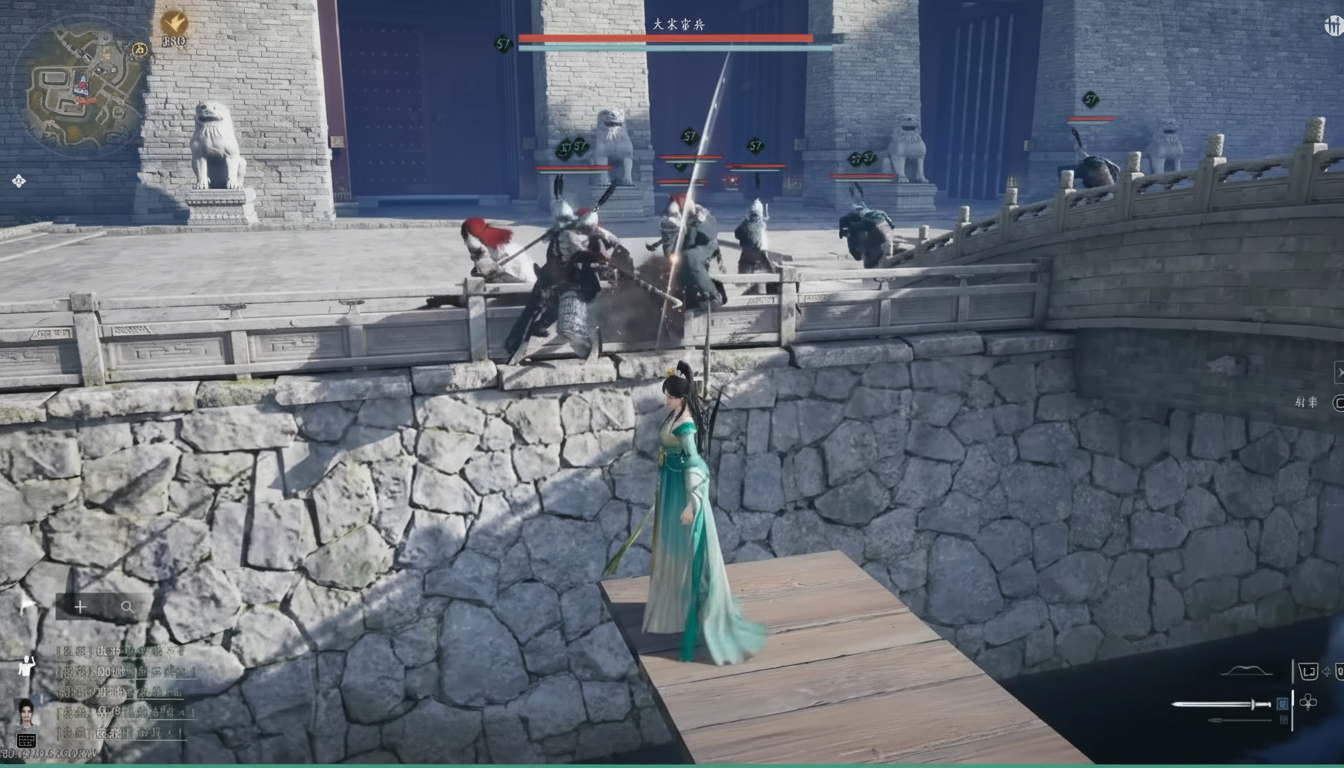Select the dart weapon icon below the sword
This screenshot has height=768, width=1344.
coord(1240,719)
